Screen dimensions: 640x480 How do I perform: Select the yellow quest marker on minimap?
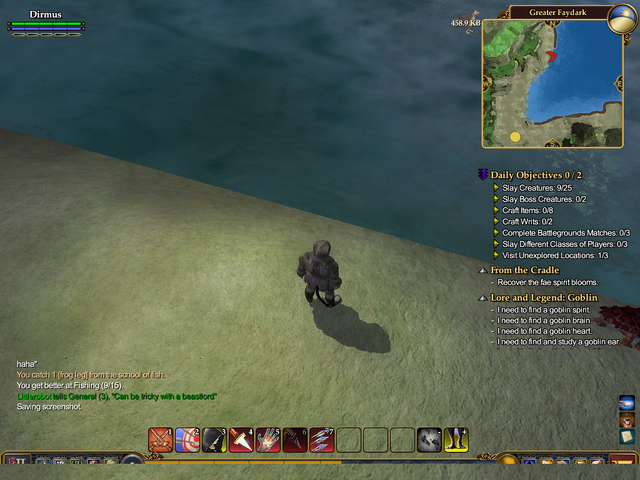point(515,136)
